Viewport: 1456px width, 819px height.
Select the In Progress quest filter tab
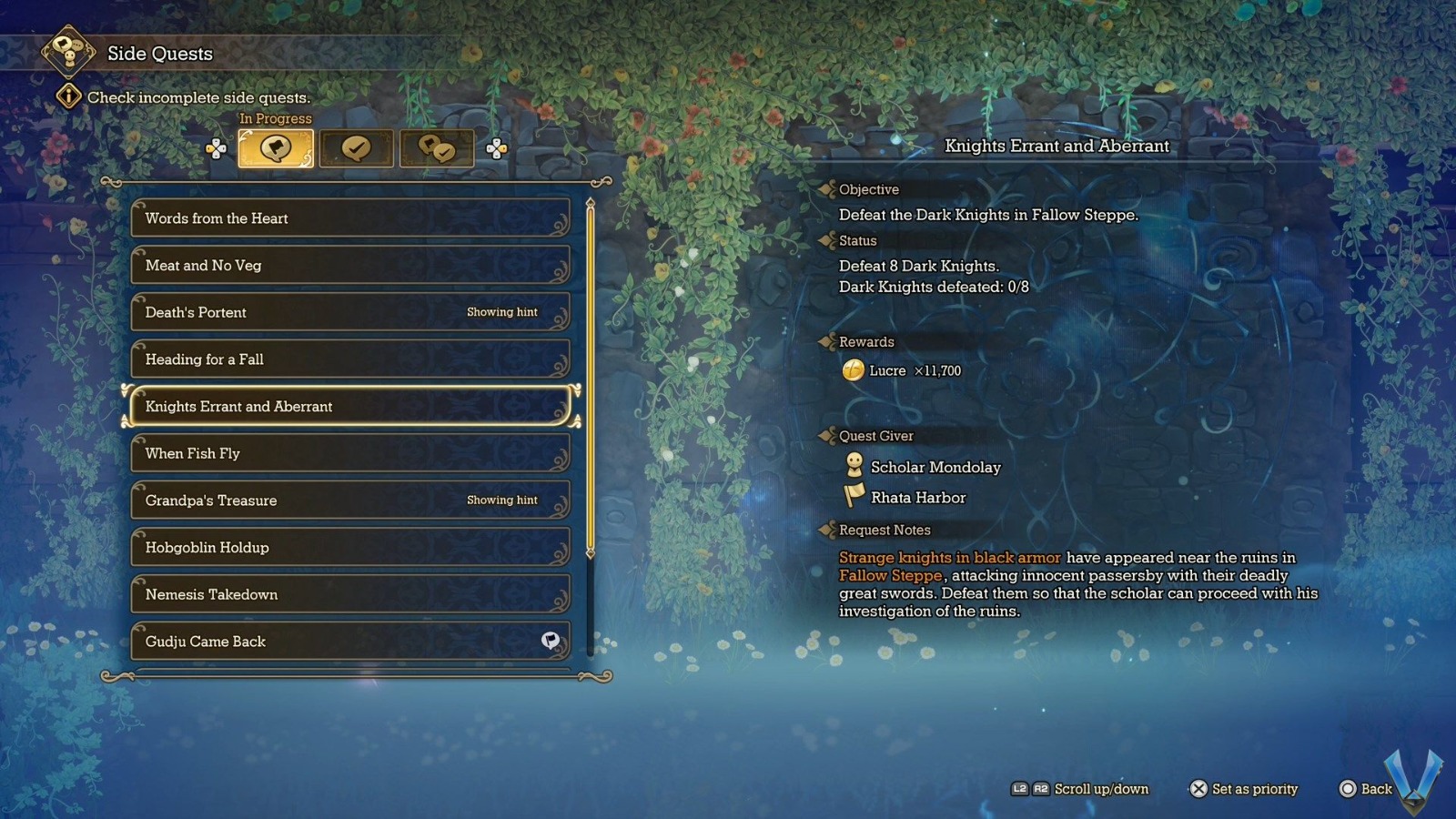(x=276, y=147)
